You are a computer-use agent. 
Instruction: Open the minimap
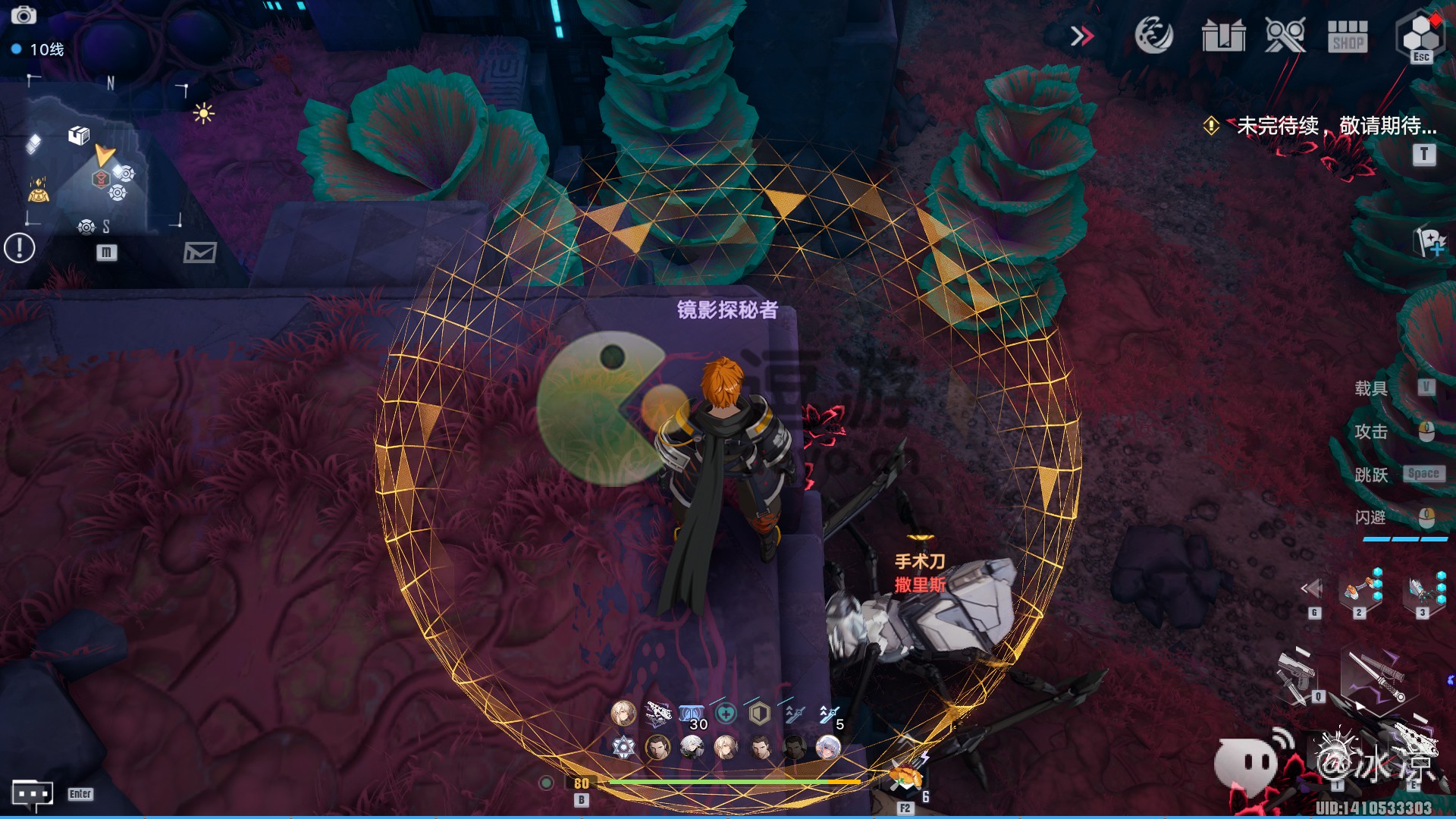tap(105, 155)
